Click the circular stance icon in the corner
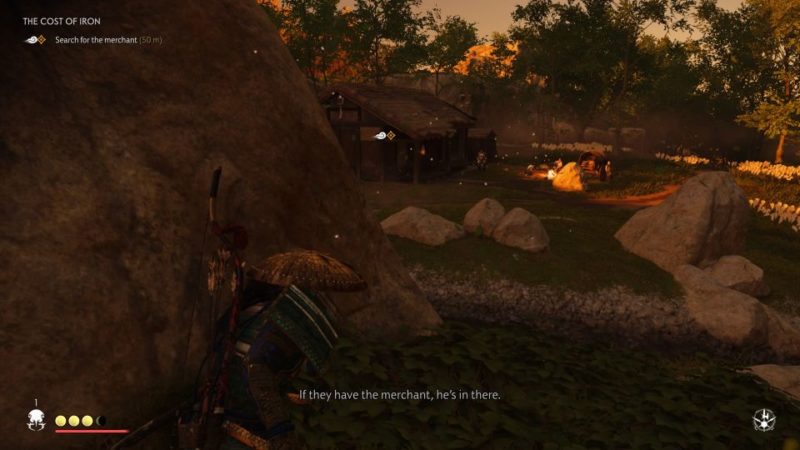Viewport: 800px width, 450px height. (x=764, y=420)
